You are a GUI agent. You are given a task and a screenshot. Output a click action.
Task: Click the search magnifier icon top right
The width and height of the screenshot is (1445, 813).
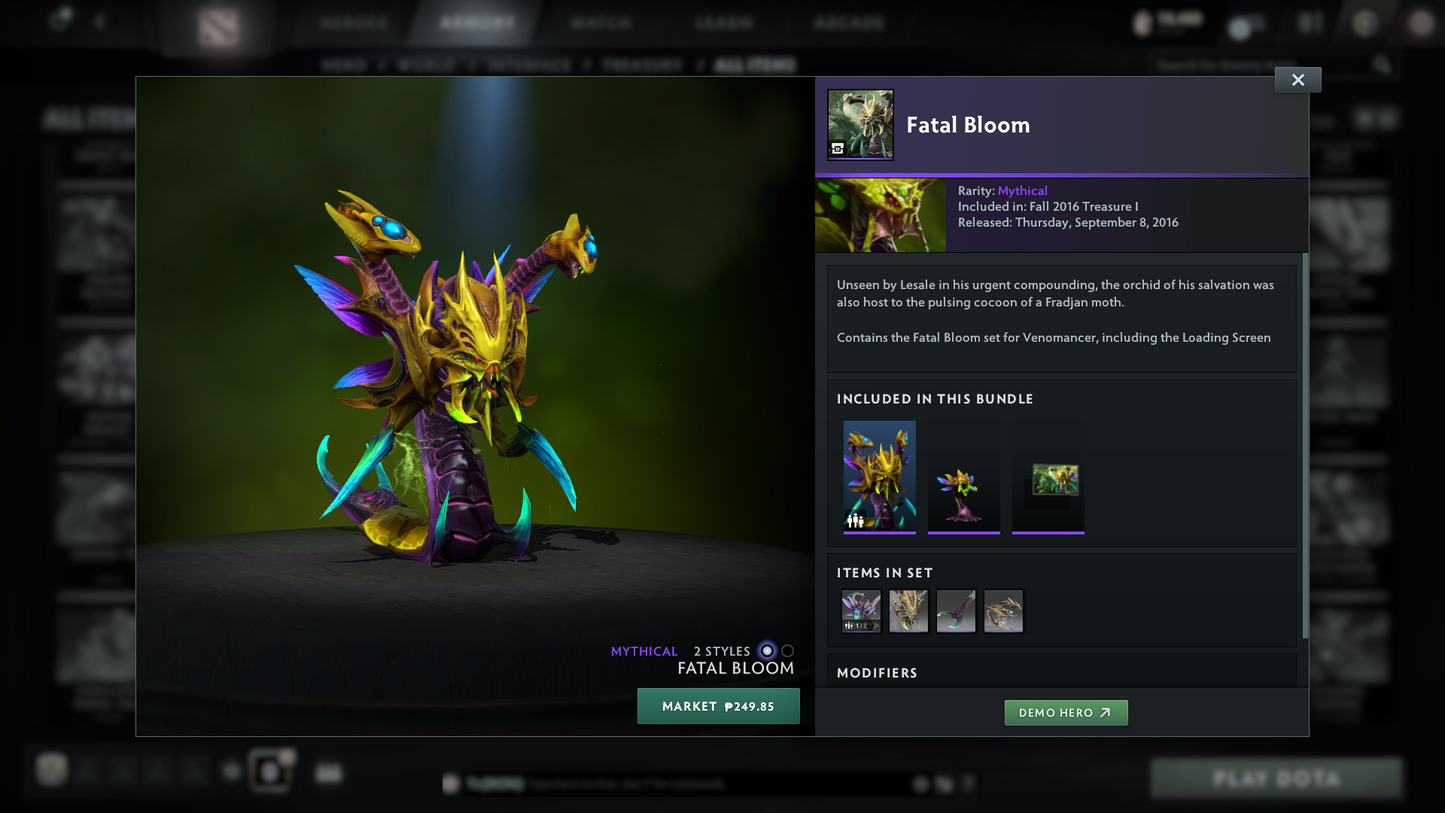click(x=1381, y=63)
